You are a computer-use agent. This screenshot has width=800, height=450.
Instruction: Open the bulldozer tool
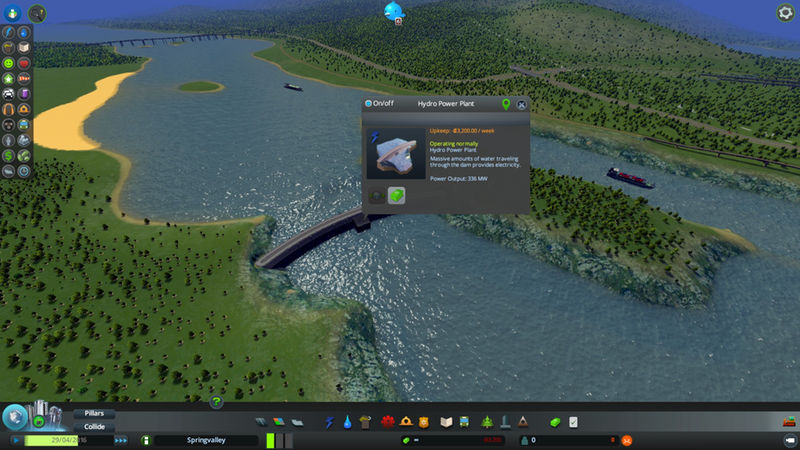point(789,422)
